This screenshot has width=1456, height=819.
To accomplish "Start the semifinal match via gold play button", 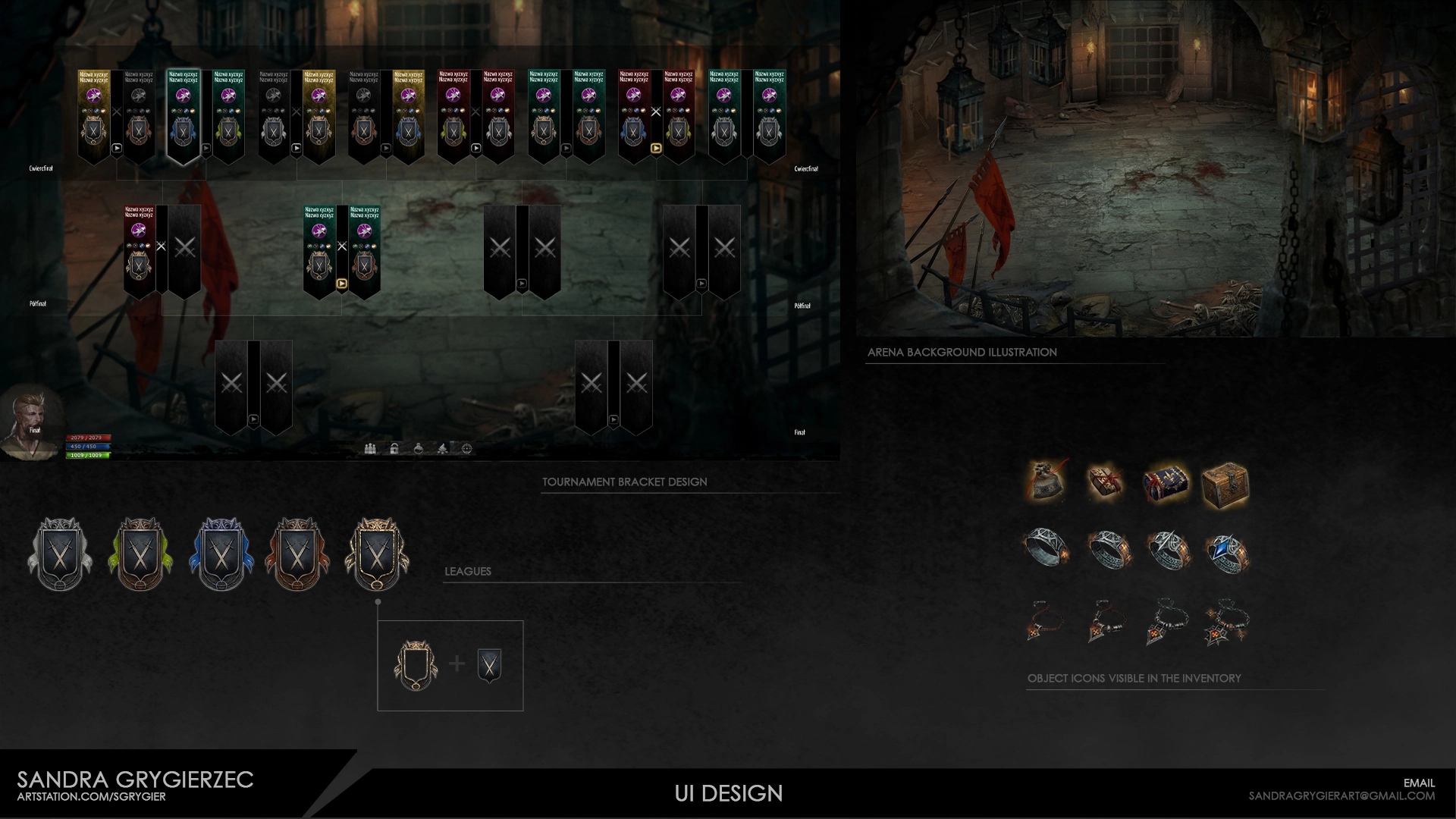I will (342, 284).
